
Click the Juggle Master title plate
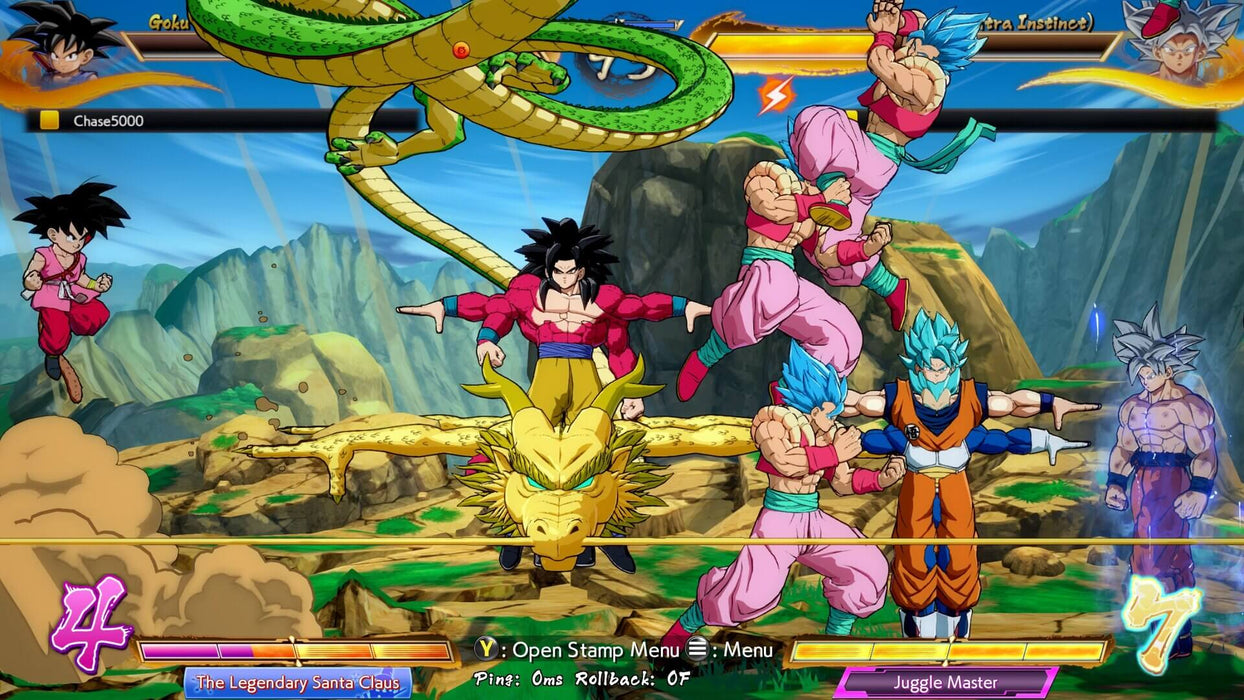(x=945, y=684)
